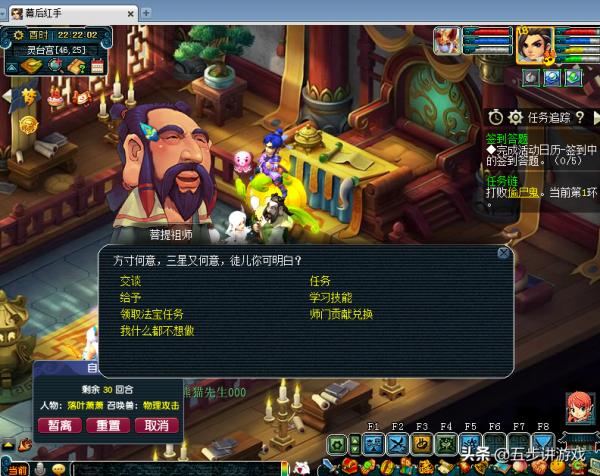The image size is (600, 476).
Task: Pick the 我什么都不想做 reply
Action: click(x=157, y=331)
